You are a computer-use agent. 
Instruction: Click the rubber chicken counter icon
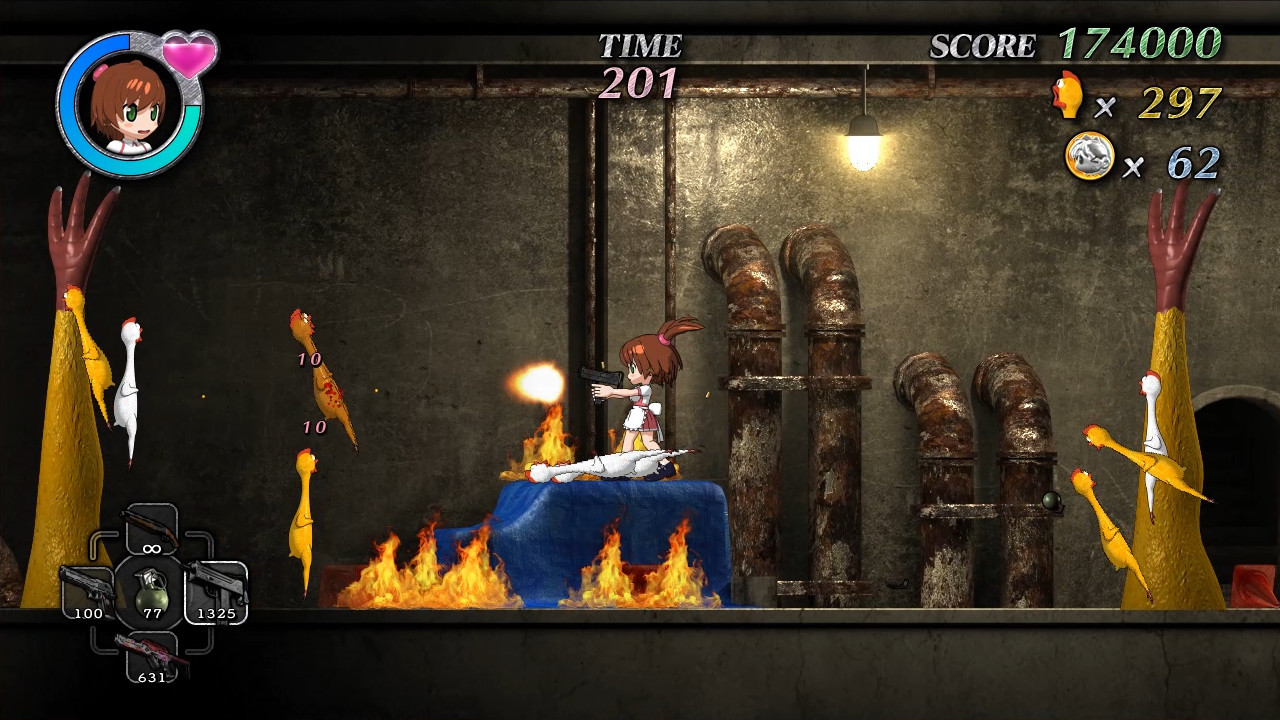1068,97
